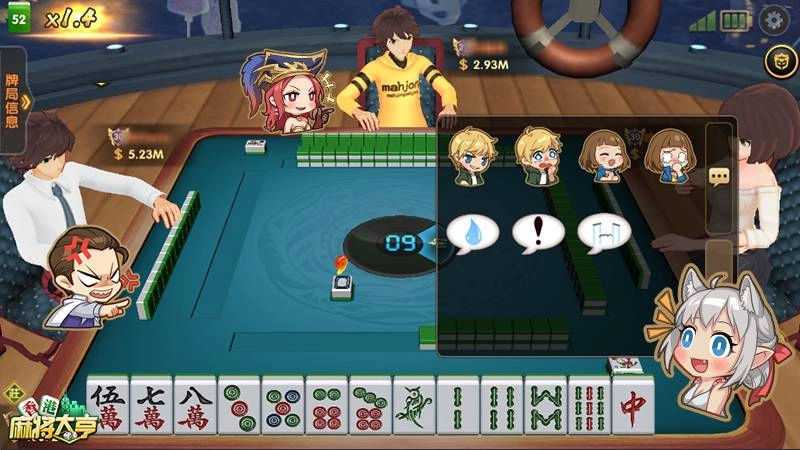Screen dimensions: 800x450
Task: Click the yellow hexagon icon
Action: [776, 62]
